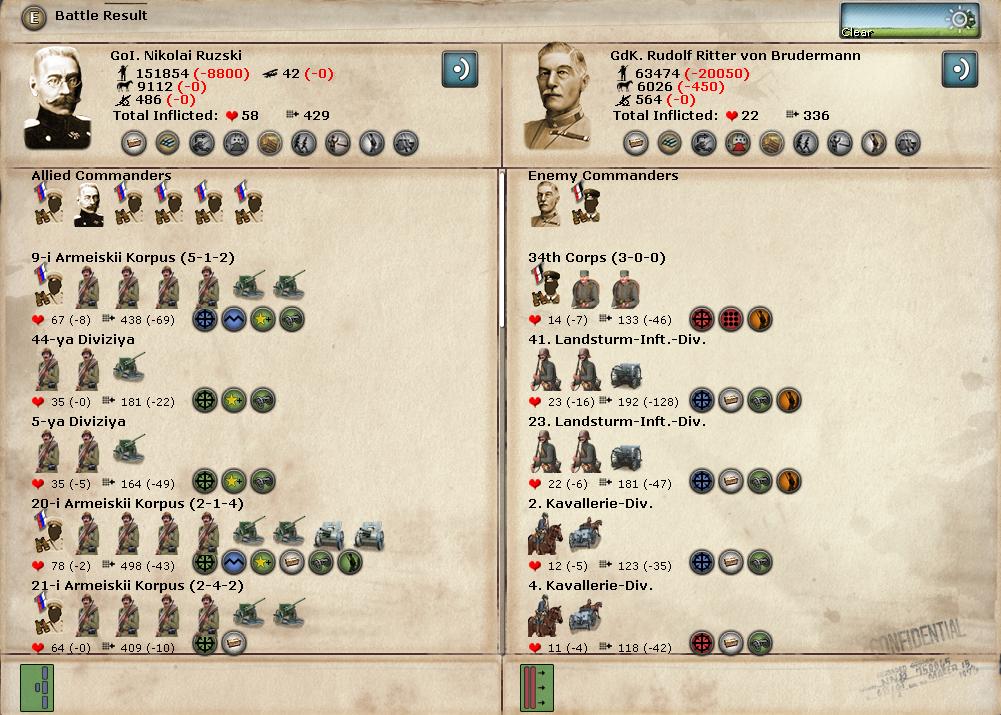Select the 5-ya Diviziya unit row
This screenshot has height=715, width=1001.
coord(78,422)
